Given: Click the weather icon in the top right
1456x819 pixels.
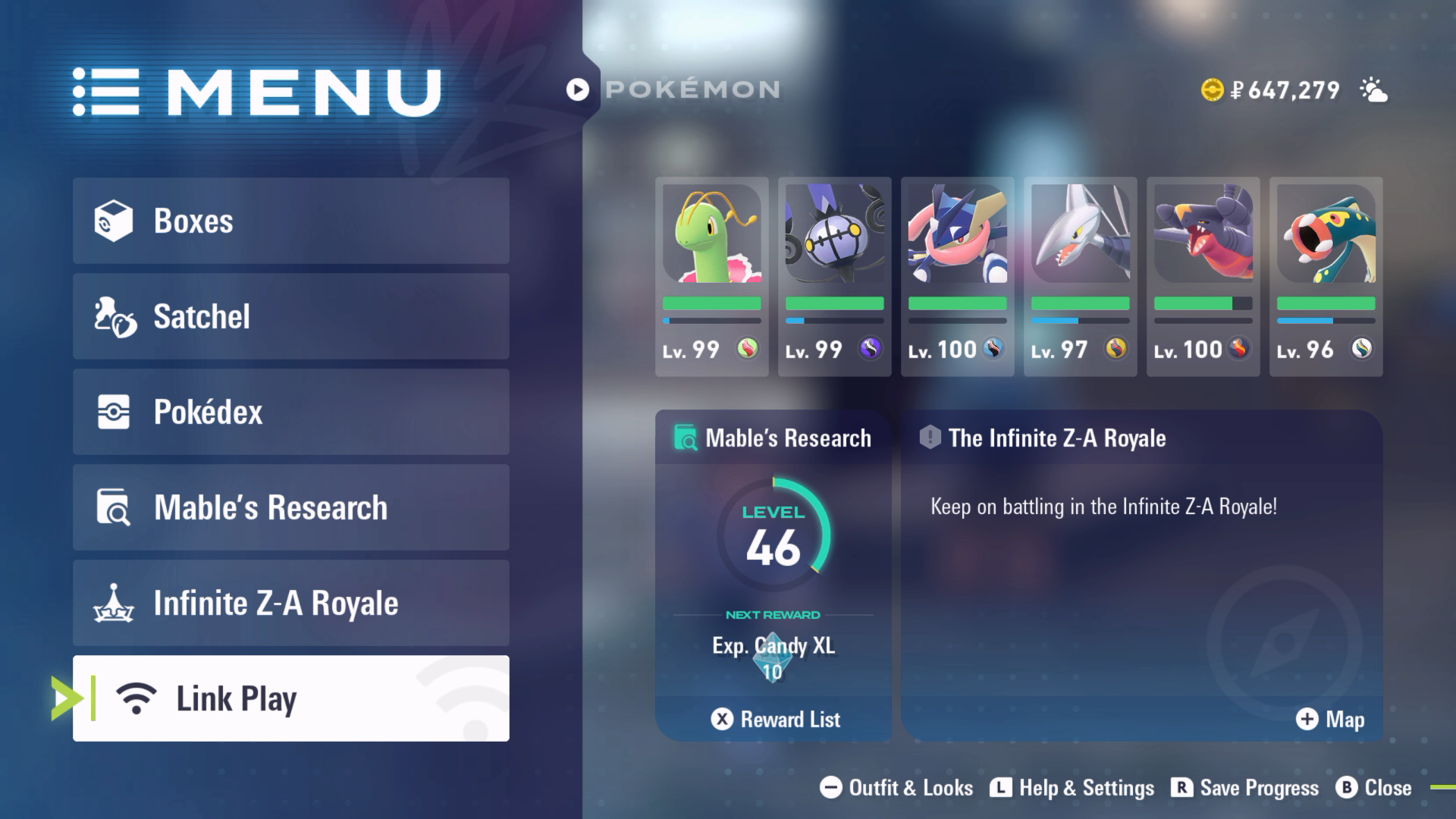Looking at the screenshot, I should tap(1376, 89).
